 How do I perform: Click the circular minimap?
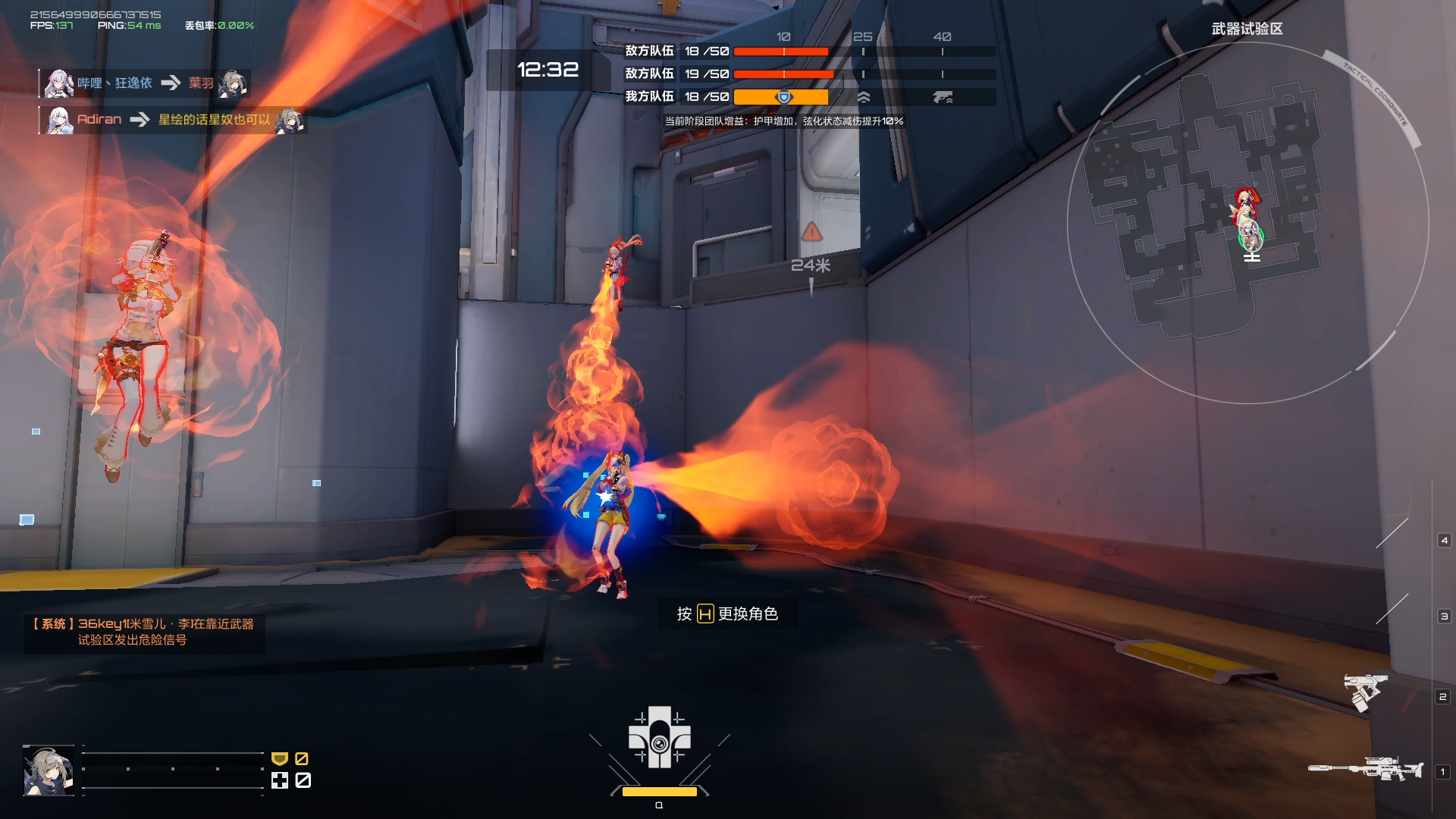coord(1247,222)
